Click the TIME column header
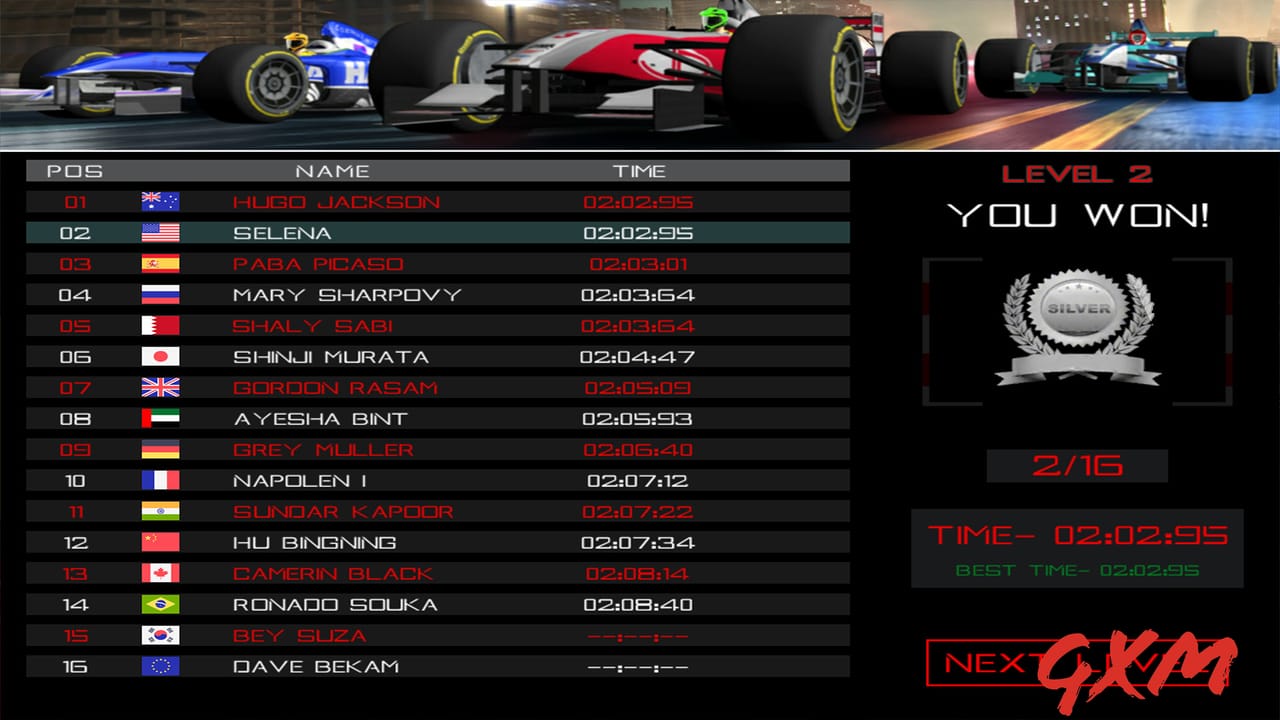Image resolution: width=1280 pixels, height=720 pixels. click(x=641, y=170)
